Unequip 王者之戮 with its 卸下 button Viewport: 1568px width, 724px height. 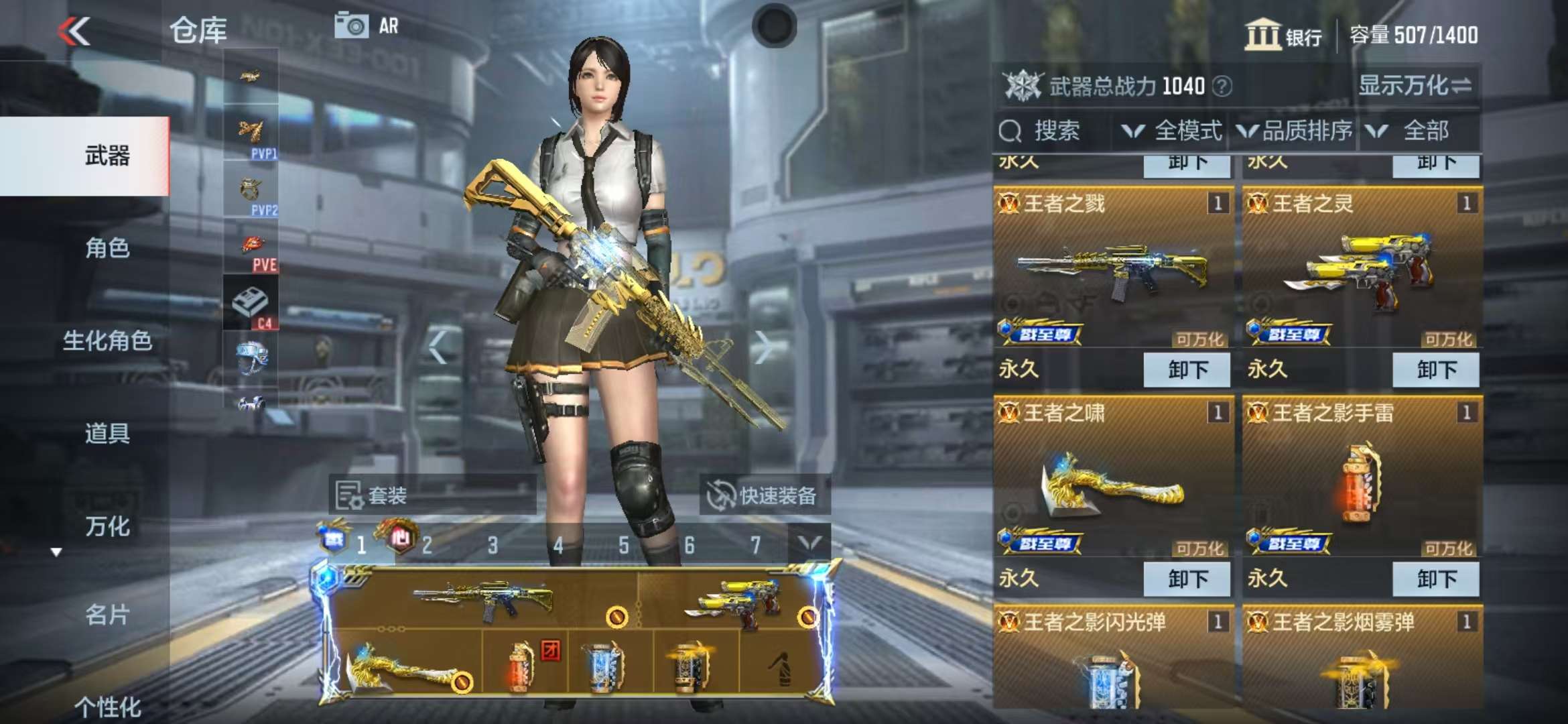[1187, 369]
